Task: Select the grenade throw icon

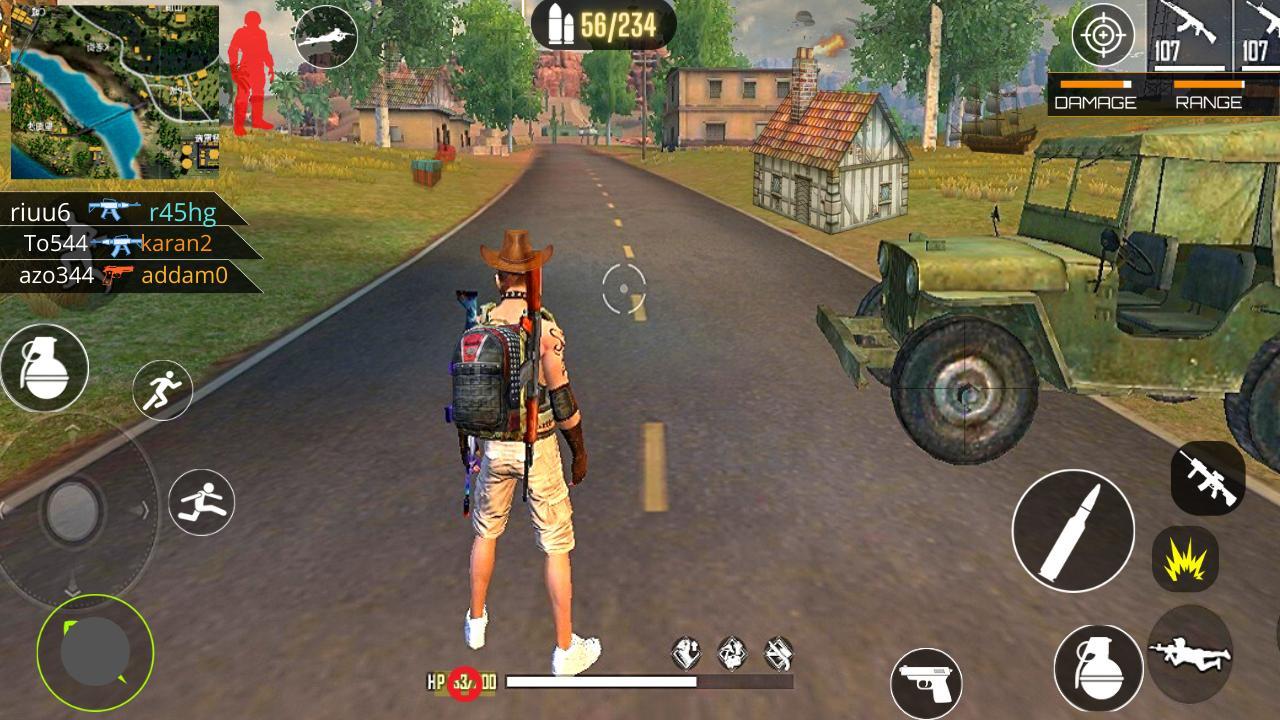Action: 46,368
